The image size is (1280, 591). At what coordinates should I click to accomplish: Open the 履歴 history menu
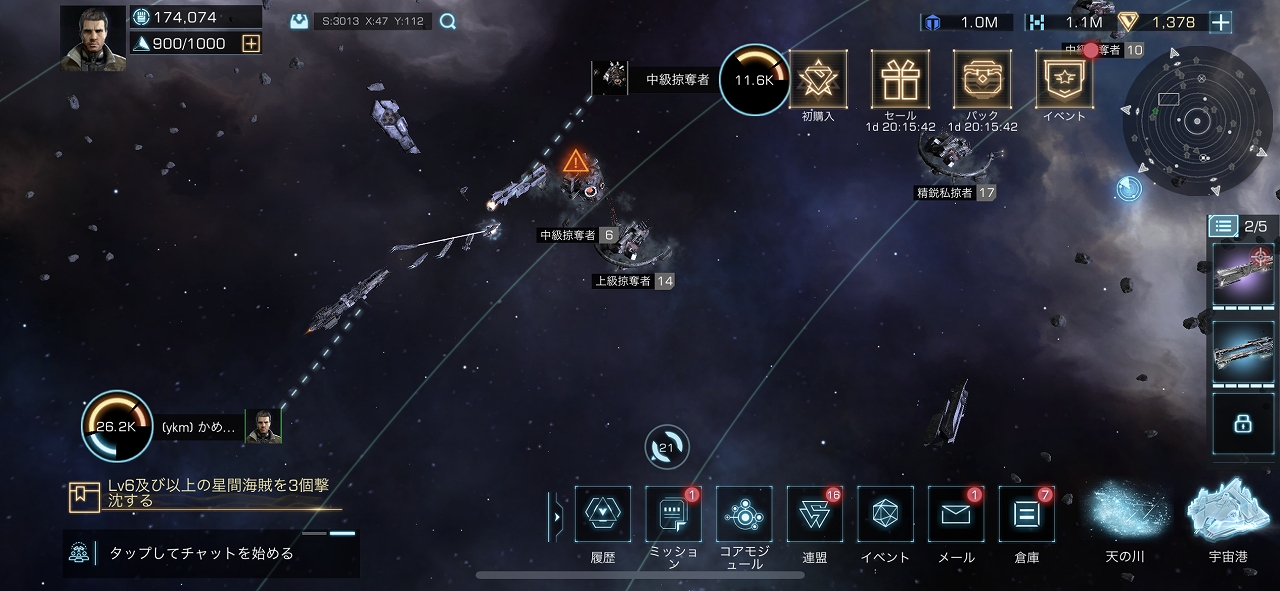click(603, 514)
